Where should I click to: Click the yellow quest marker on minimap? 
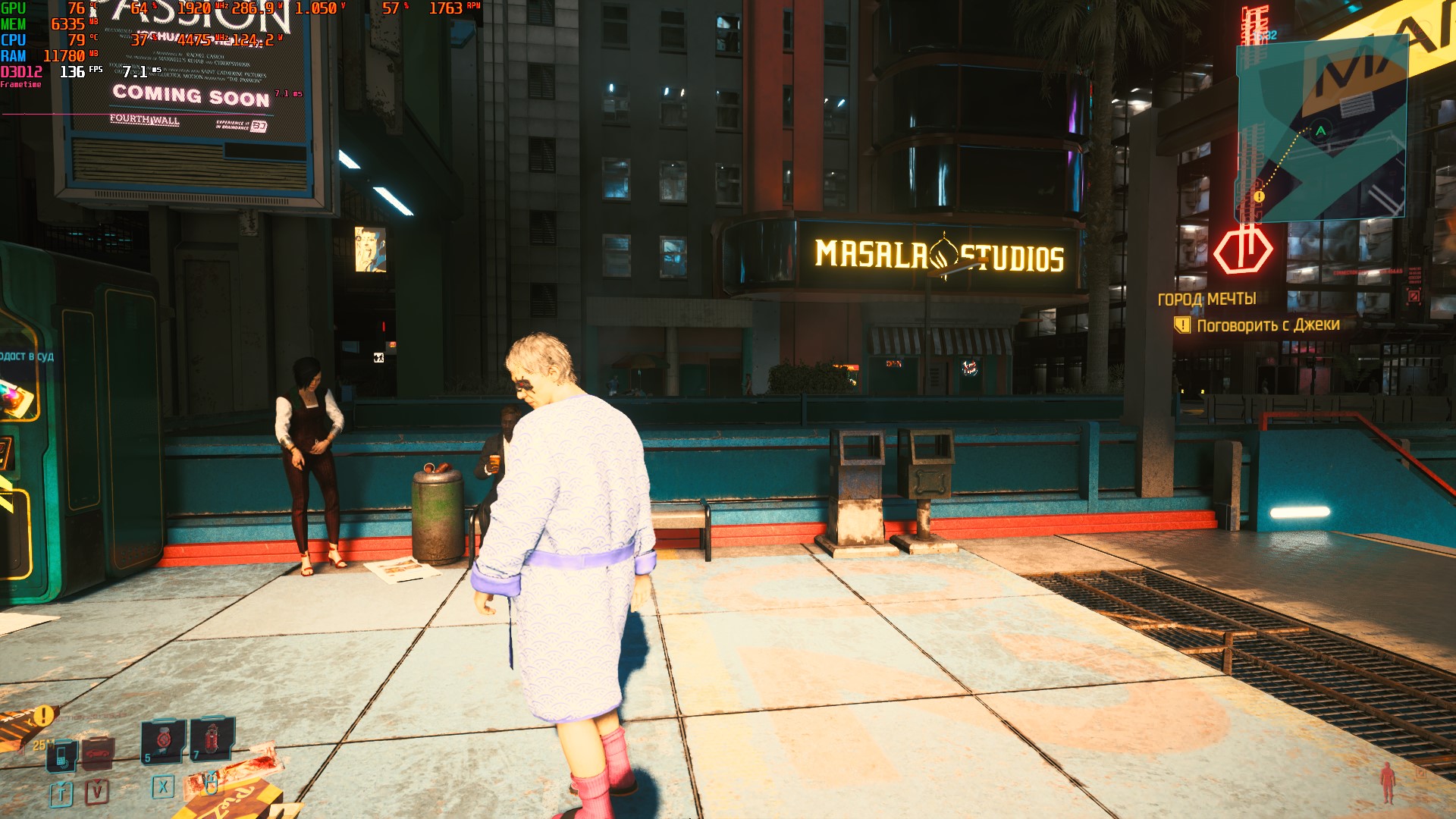pyautogui.click(x=1259, y=196)
